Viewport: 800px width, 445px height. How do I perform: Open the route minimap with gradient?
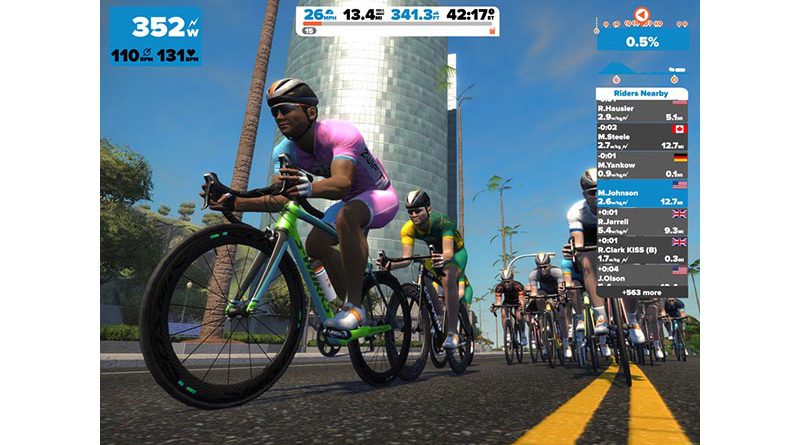click(x=643, y=30)
